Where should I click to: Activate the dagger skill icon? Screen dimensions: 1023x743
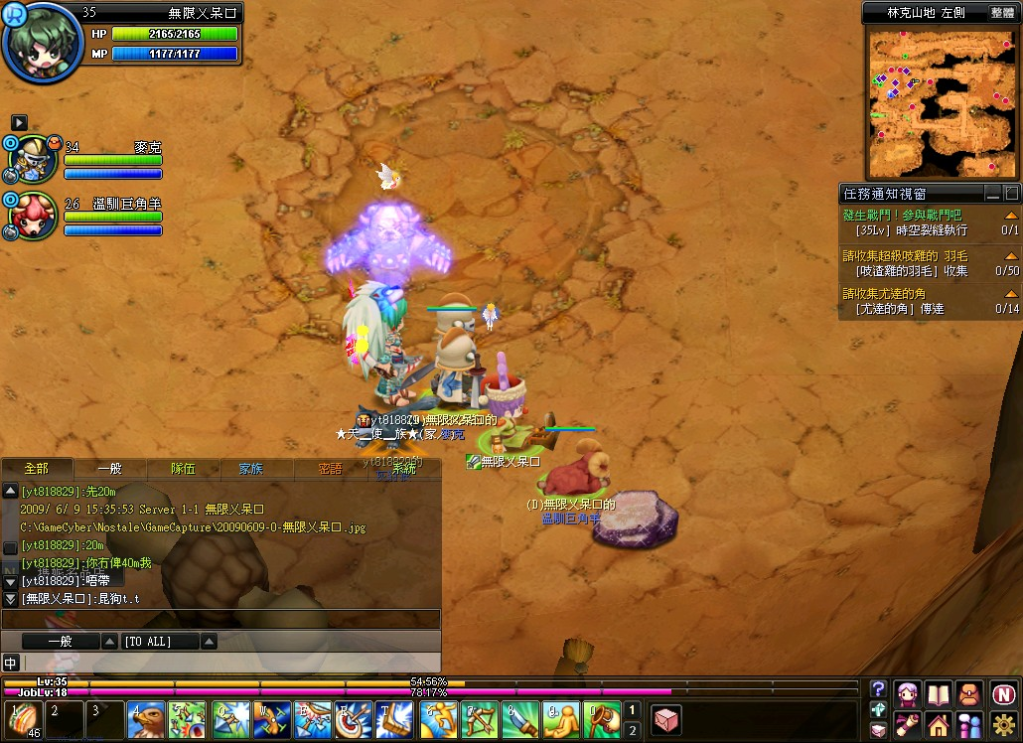tap(519, 720)
